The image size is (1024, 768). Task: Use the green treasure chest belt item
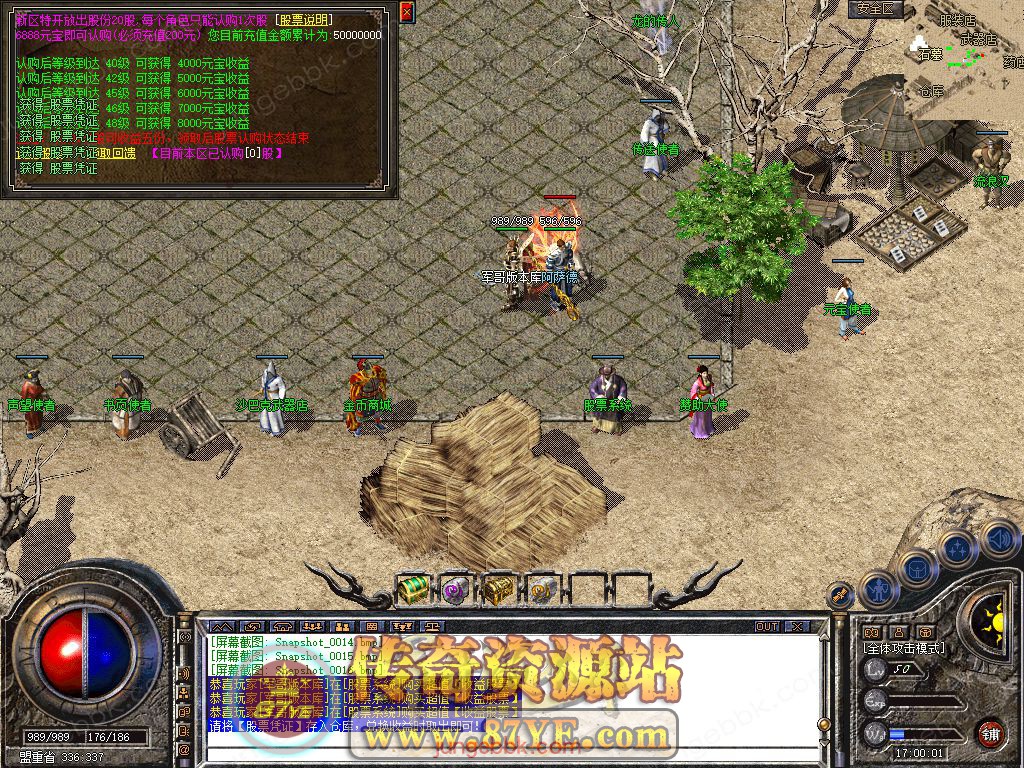412,590
